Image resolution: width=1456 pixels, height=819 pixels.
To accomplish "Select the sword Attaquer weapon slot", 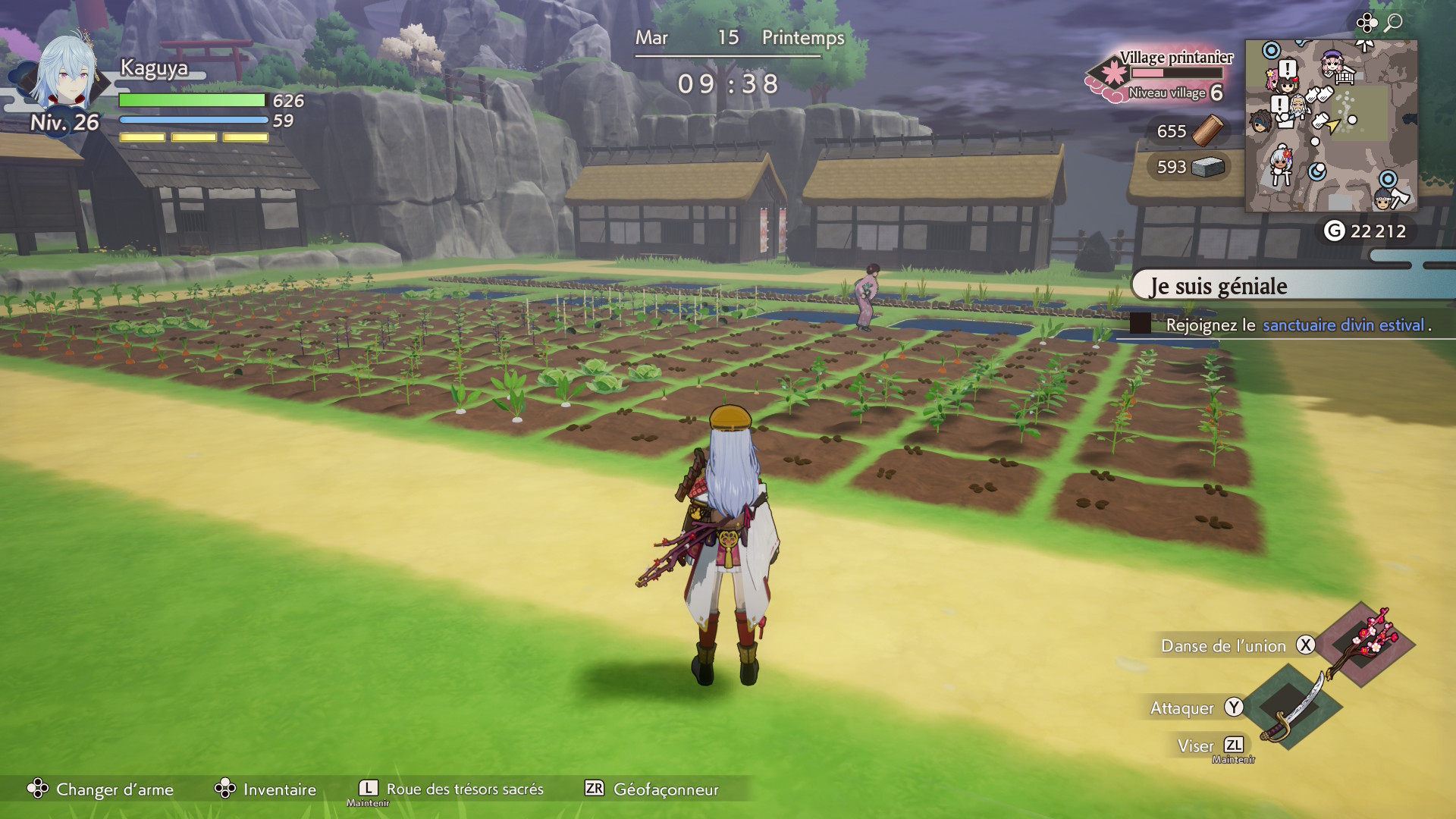I will coord(1293,707).
